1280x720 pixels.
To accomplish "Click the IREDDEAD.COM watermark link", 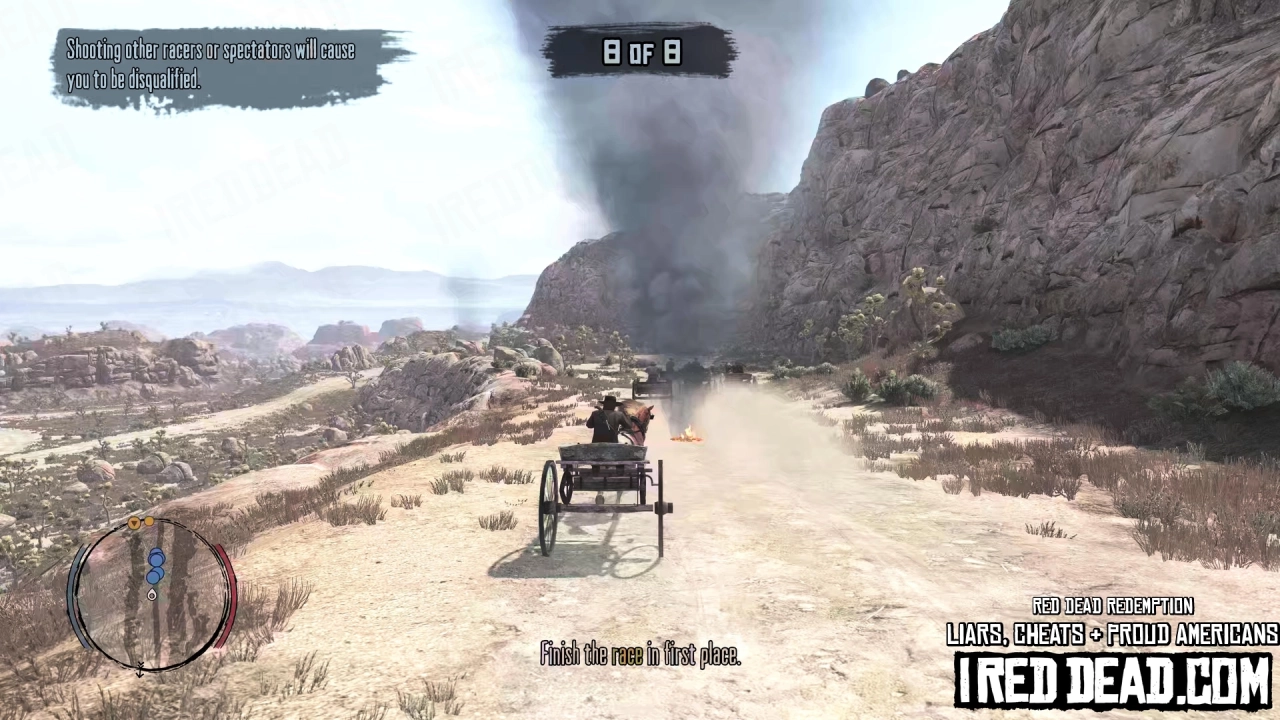I will 1110,676.
